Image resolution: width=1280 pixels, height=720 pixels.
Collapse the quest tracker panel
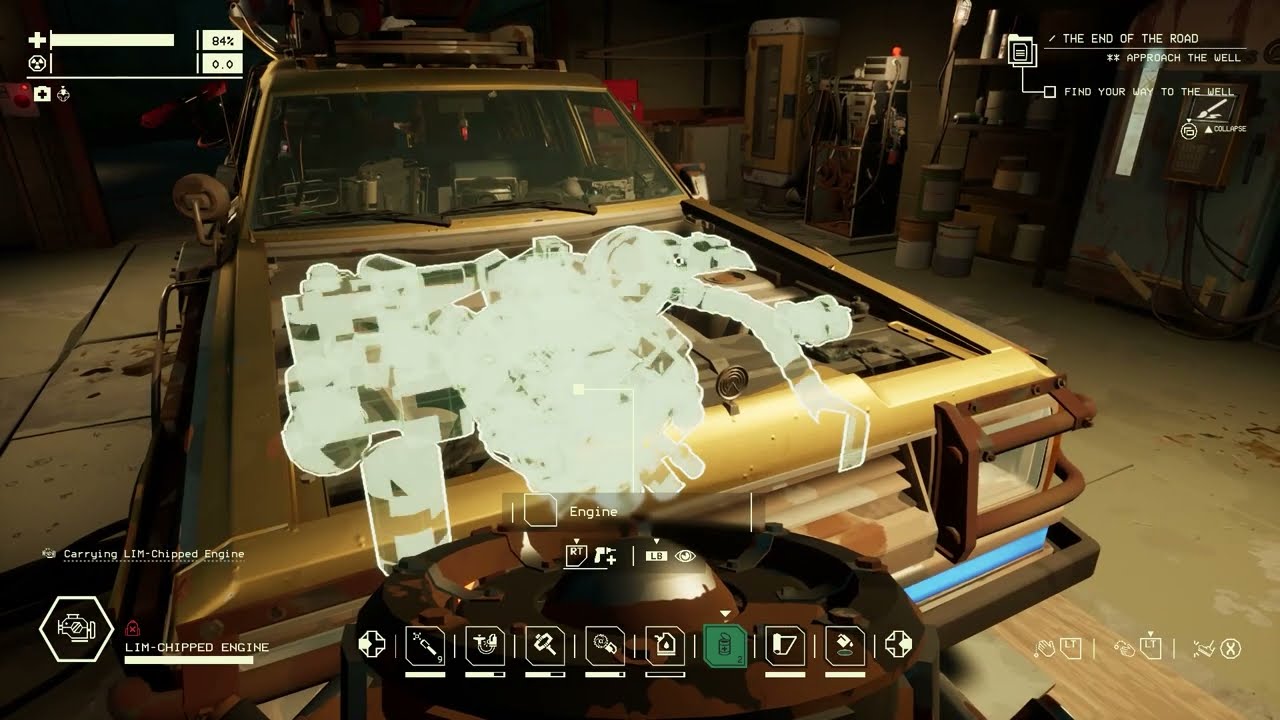coord(1190,129)
